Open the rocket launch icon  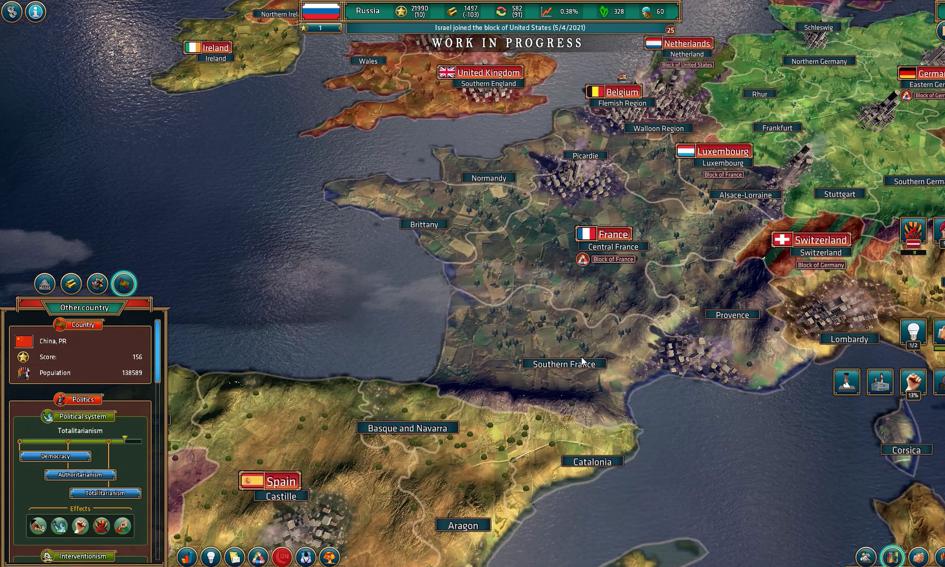pyautogui.click(x=847, y=381)
